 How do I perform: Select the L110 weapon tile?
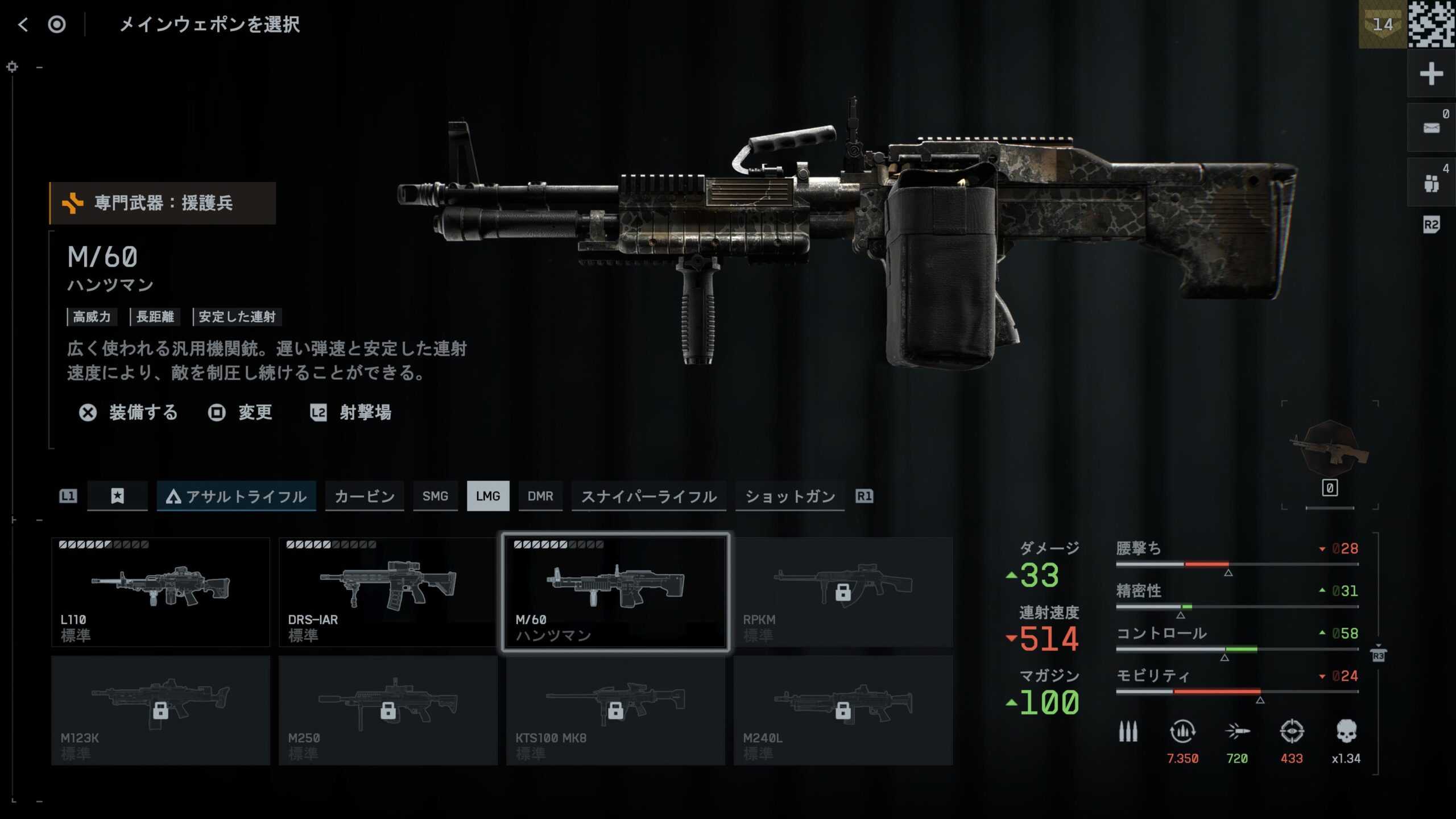point(160,591)
